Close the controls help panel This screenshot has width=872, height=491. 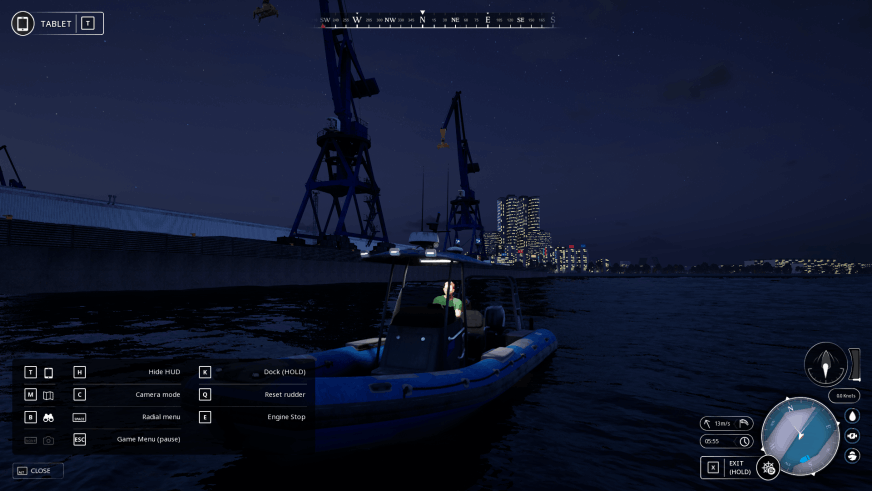[38, 470]
